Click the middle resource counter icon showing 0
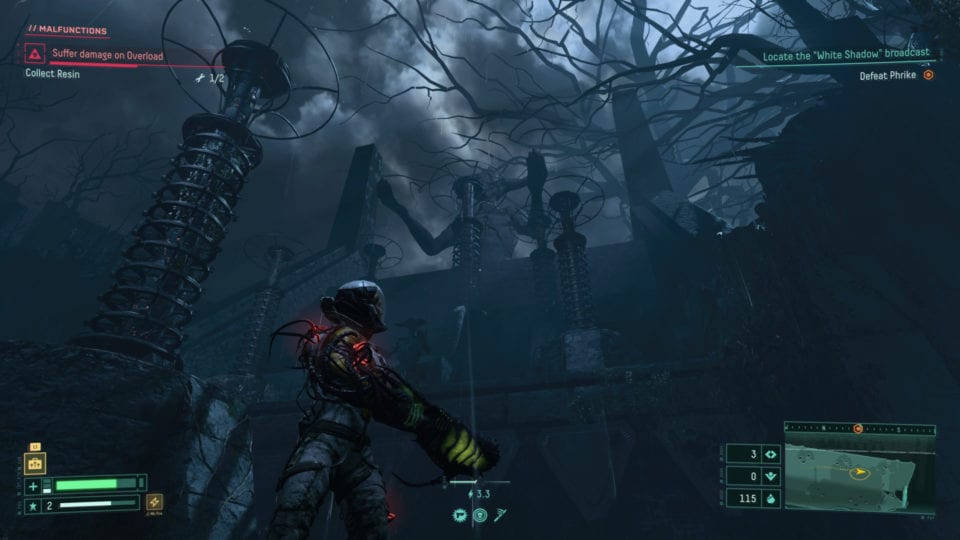 (x=770, y=476)
